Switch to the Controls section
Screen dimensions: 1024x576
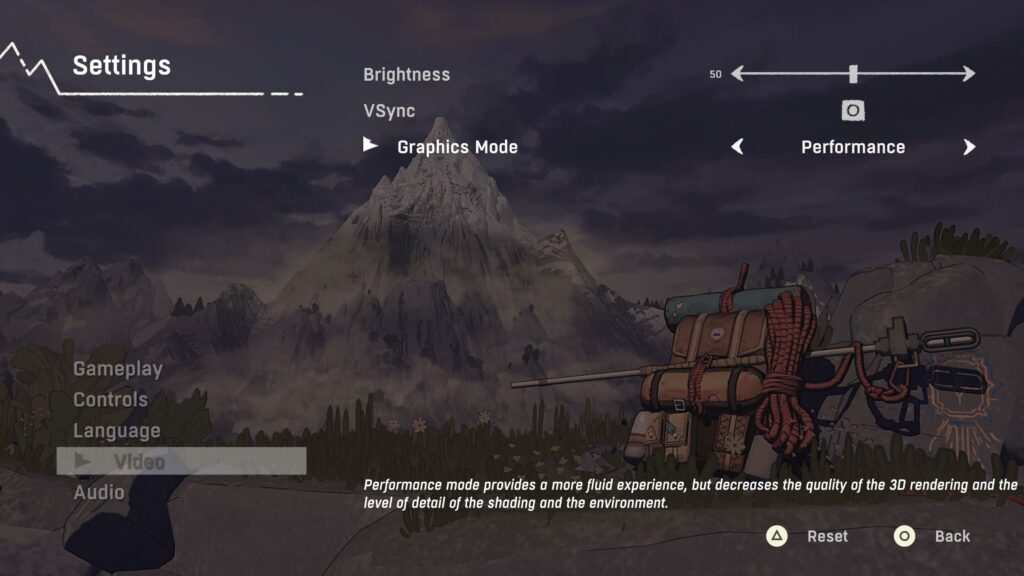110,400
